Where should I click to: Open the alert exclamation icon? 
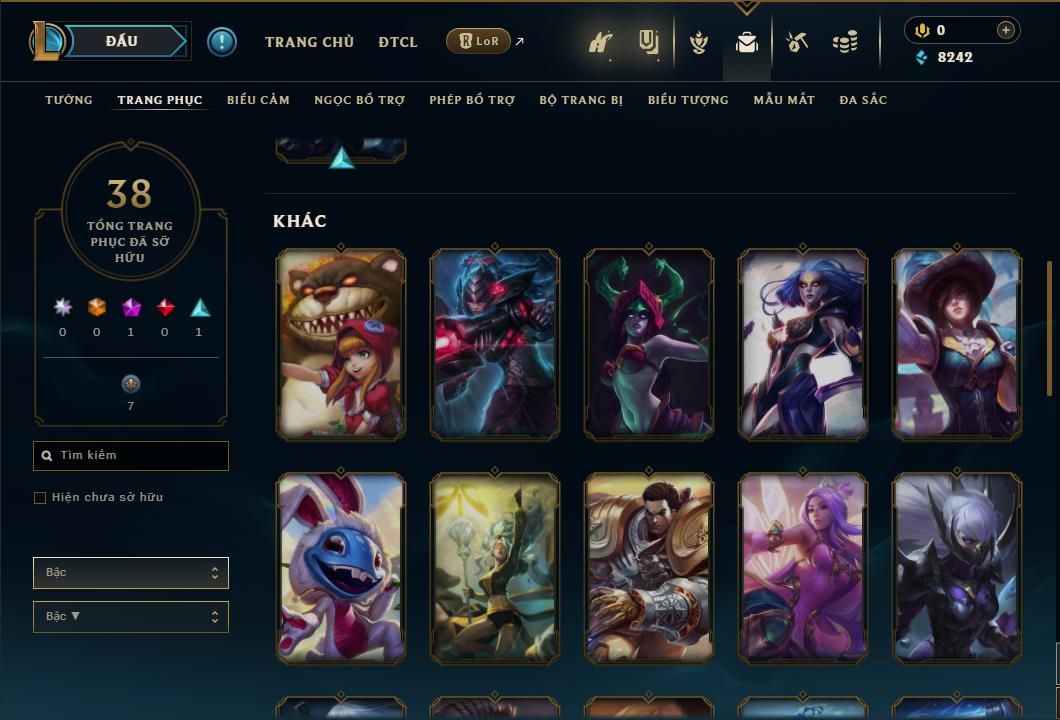222,42
